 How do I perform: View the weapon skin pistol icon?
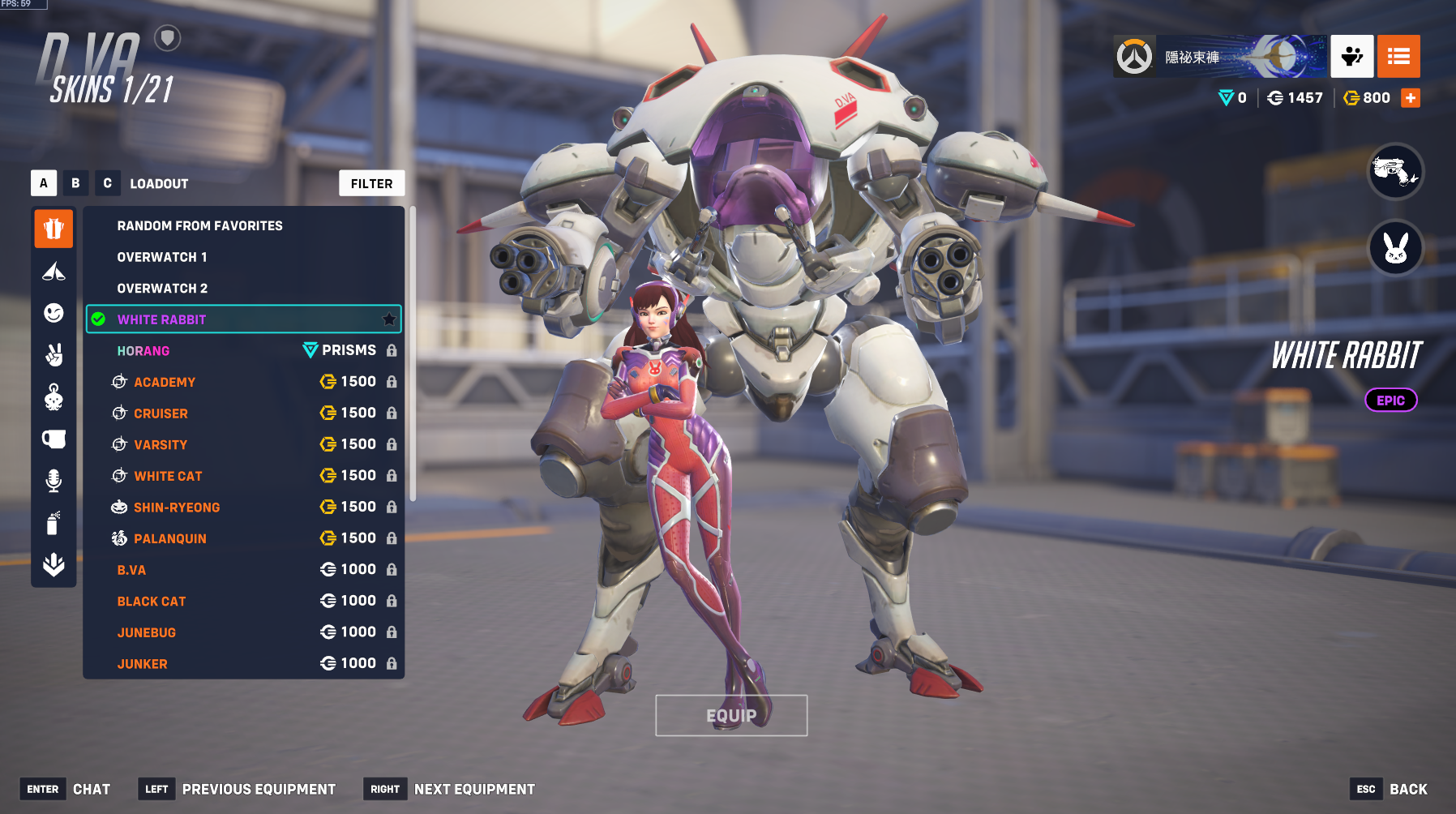[x=1395, y=171]
